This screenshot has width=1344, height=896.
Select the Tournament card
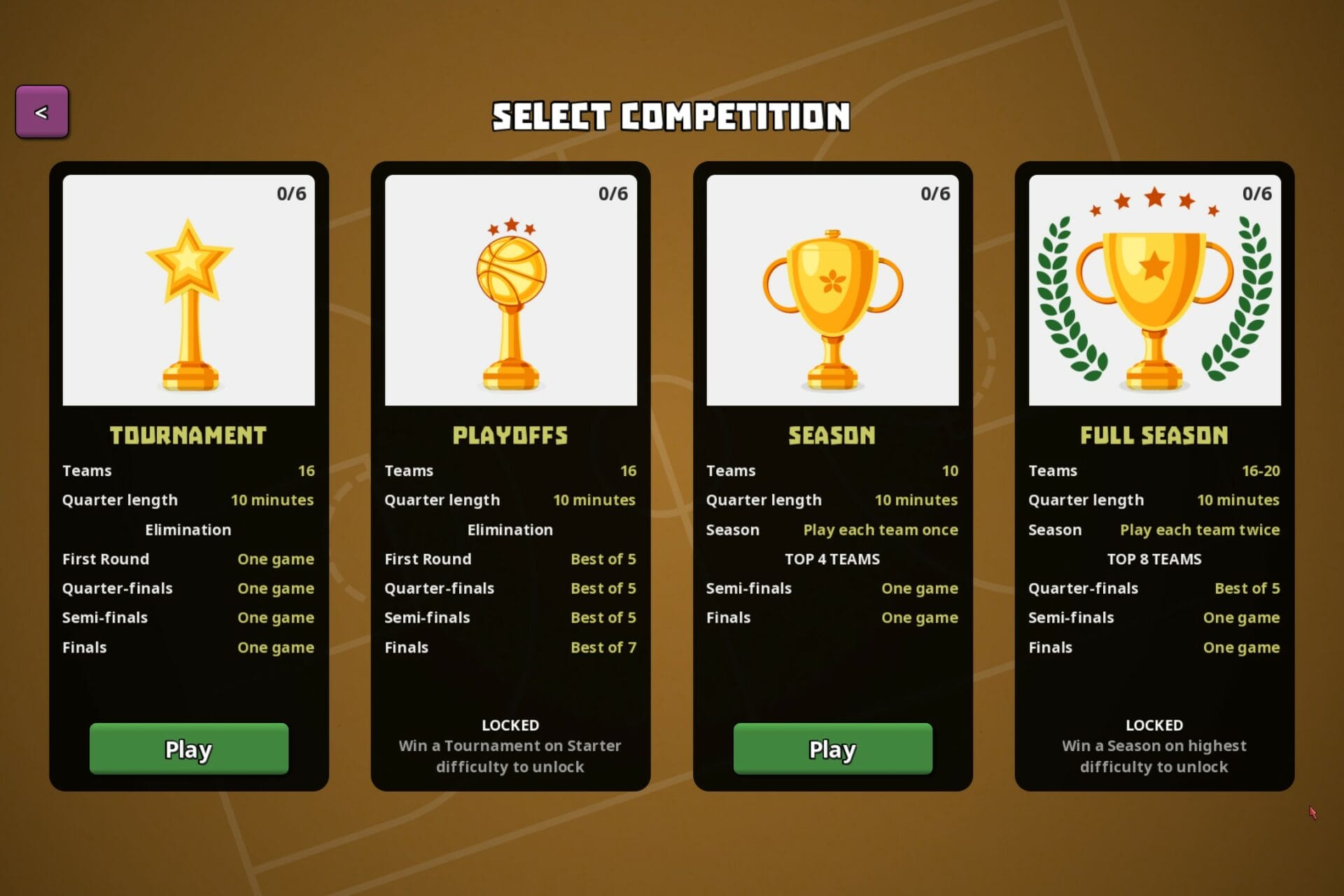[189, 483]
